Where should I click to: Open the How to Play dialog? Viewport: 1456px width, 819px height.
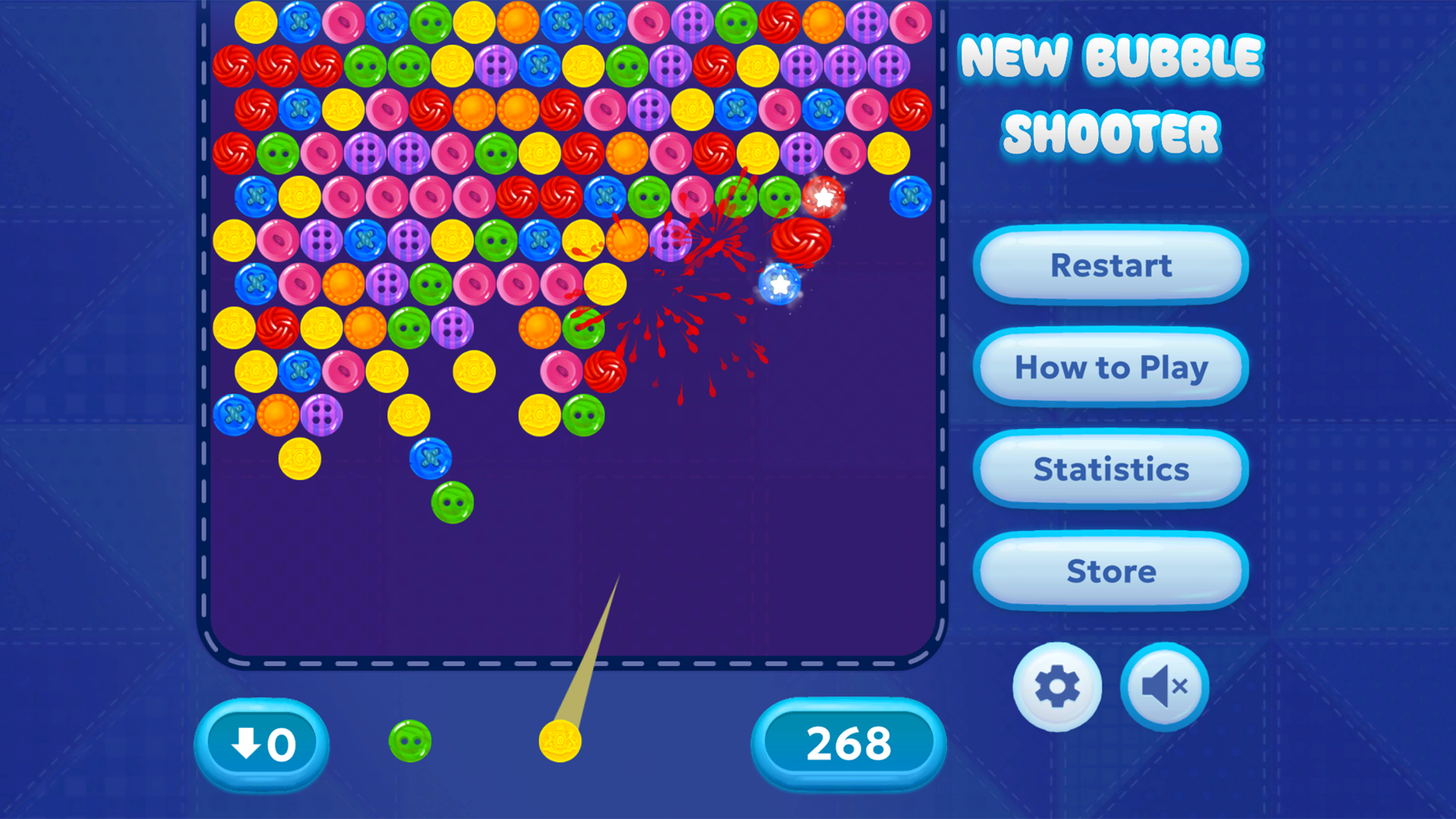pyautogui.click(x=1110, y=367)
